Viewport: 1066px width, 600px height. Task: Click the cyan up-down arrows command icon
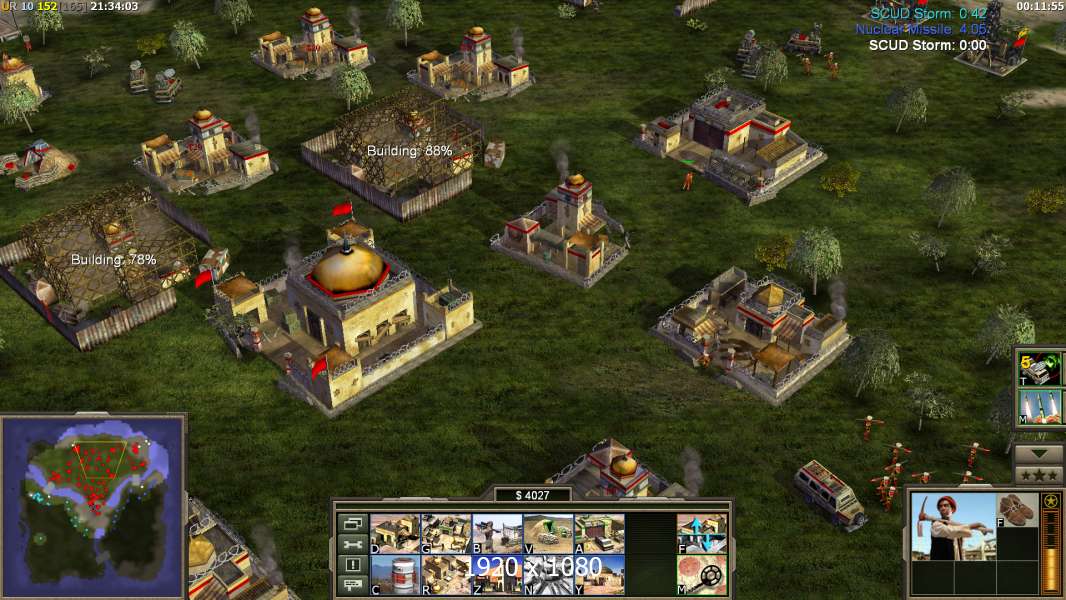pyautogui.click(x=702, y=534)
